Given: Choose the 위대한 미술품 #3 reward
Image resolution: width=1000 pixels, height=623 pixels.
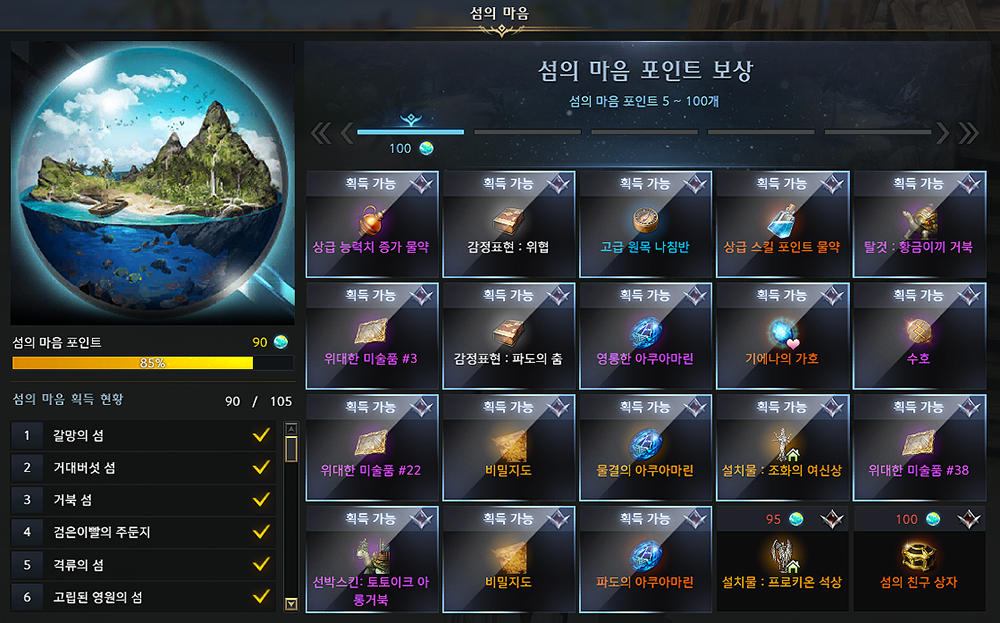Looking at the screenshot, I should [x=372, y=336].
